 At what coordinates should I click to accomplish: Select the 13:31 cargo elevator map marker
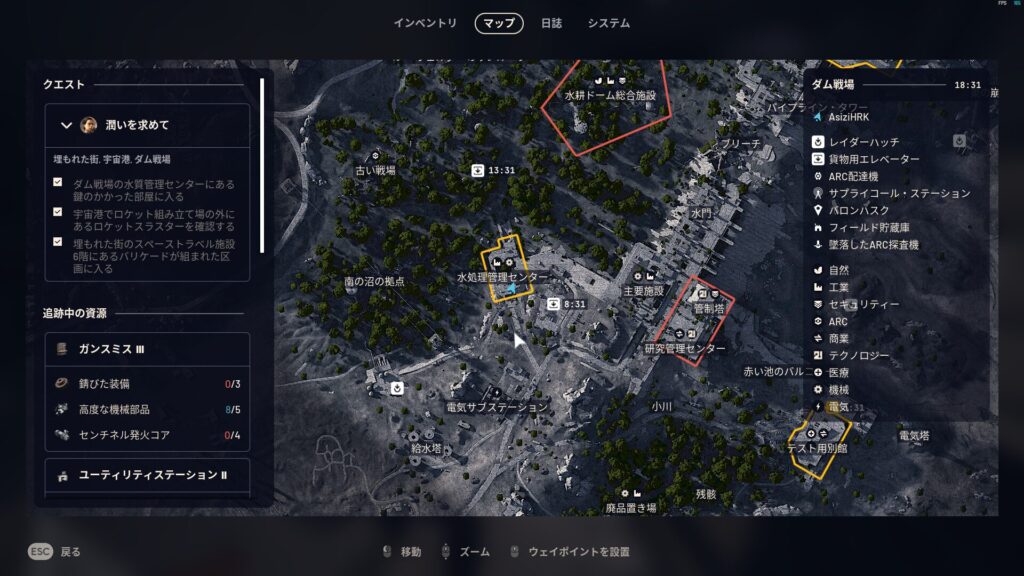coord(480,170)
